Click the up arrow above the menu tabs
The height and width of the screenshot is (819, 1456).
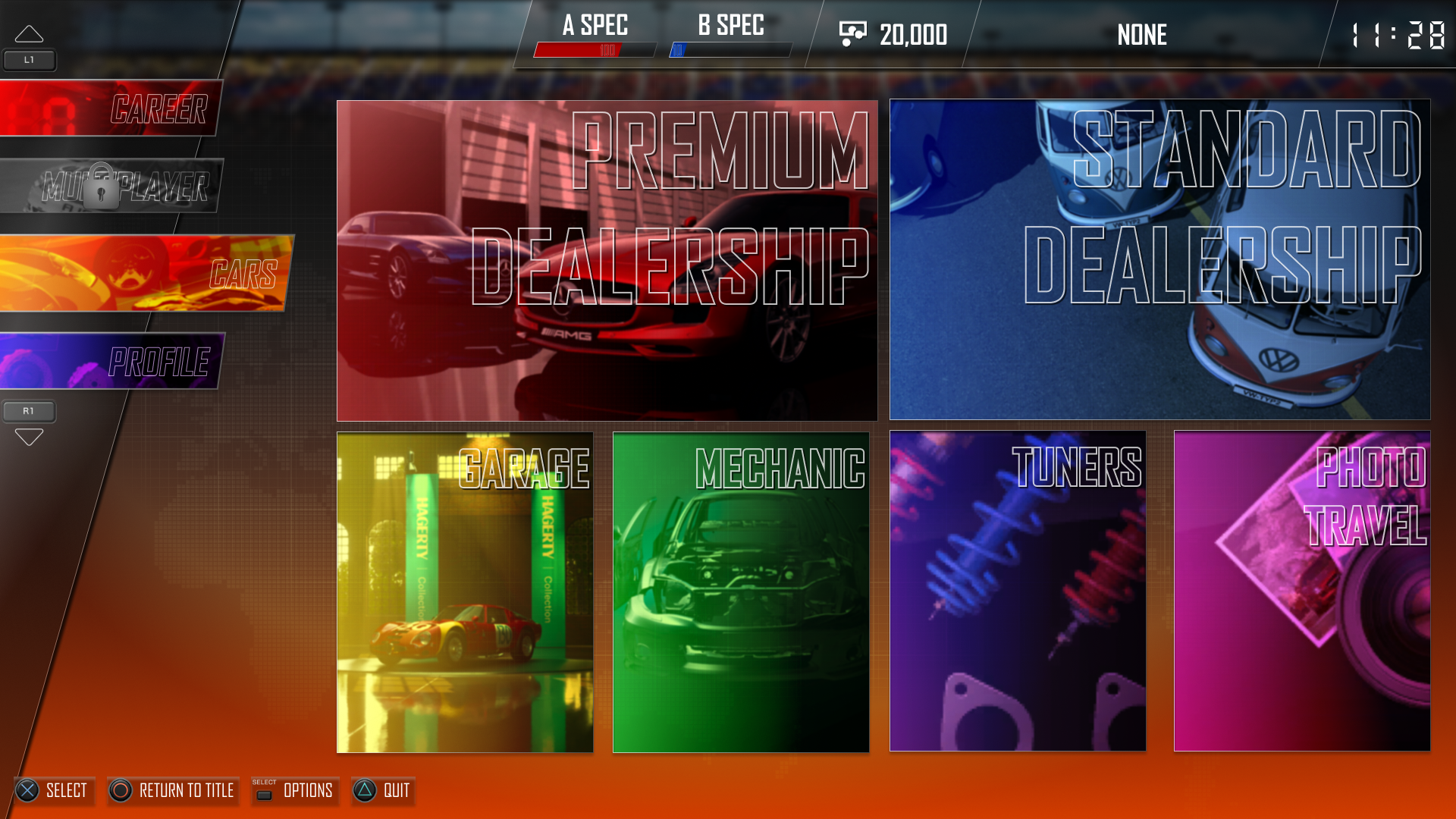pyautogui.click(x=29, y=34)
